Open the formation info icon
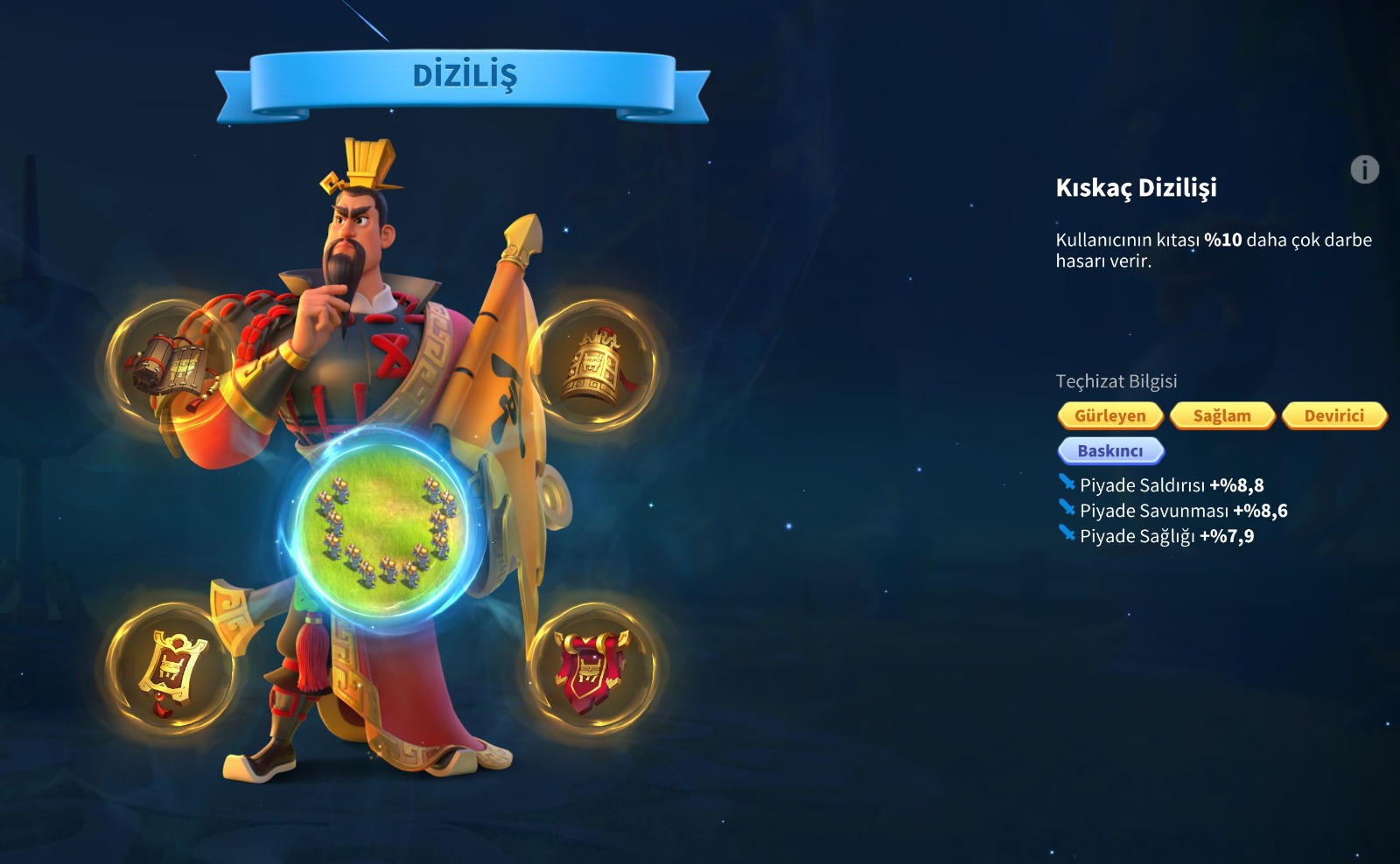The height and width of the screenshot is (864, 1400). [x=1364, y=169]
